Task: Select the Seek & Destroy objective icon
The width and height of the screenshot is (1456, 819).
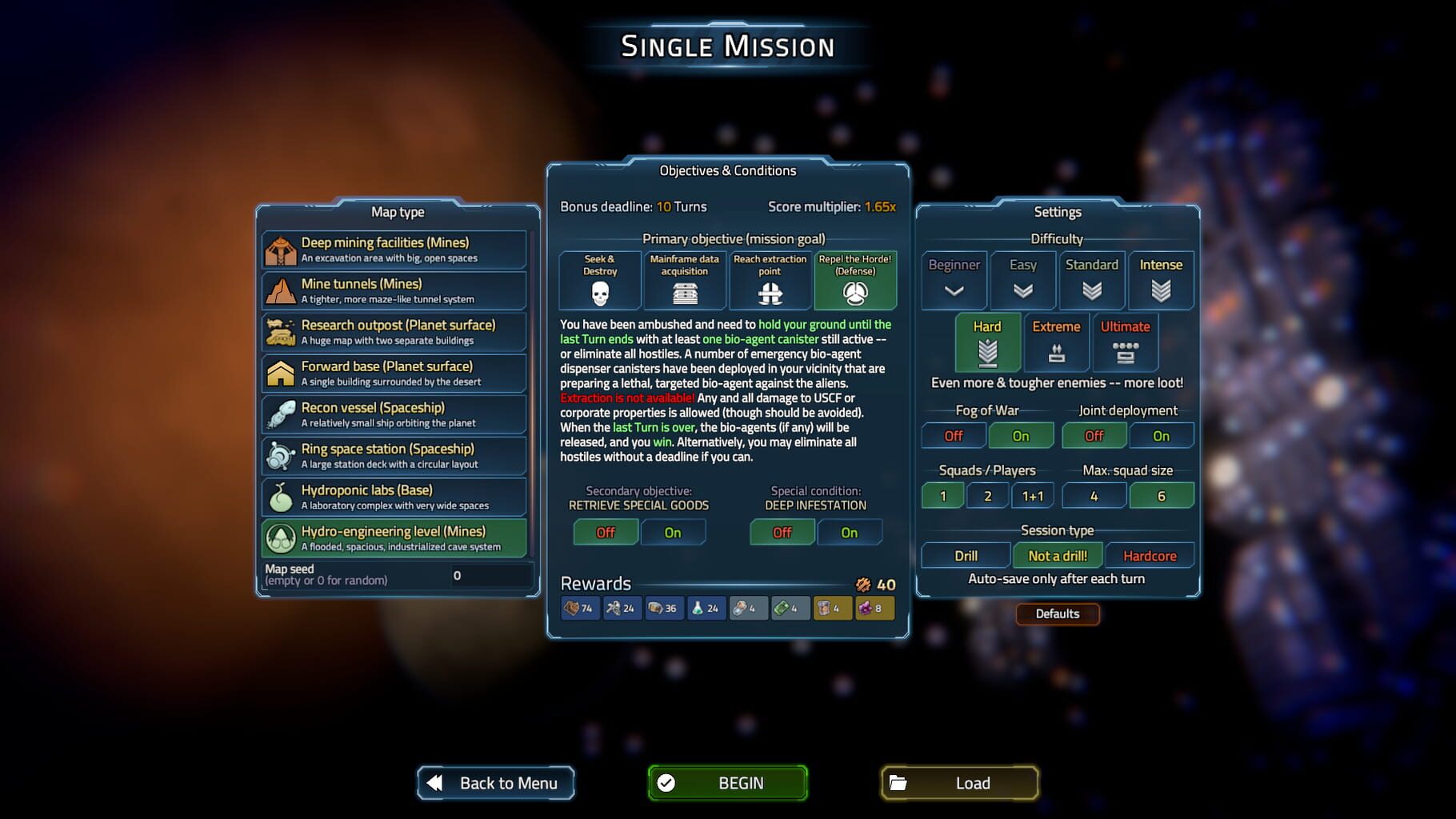Action: [600, 281]
